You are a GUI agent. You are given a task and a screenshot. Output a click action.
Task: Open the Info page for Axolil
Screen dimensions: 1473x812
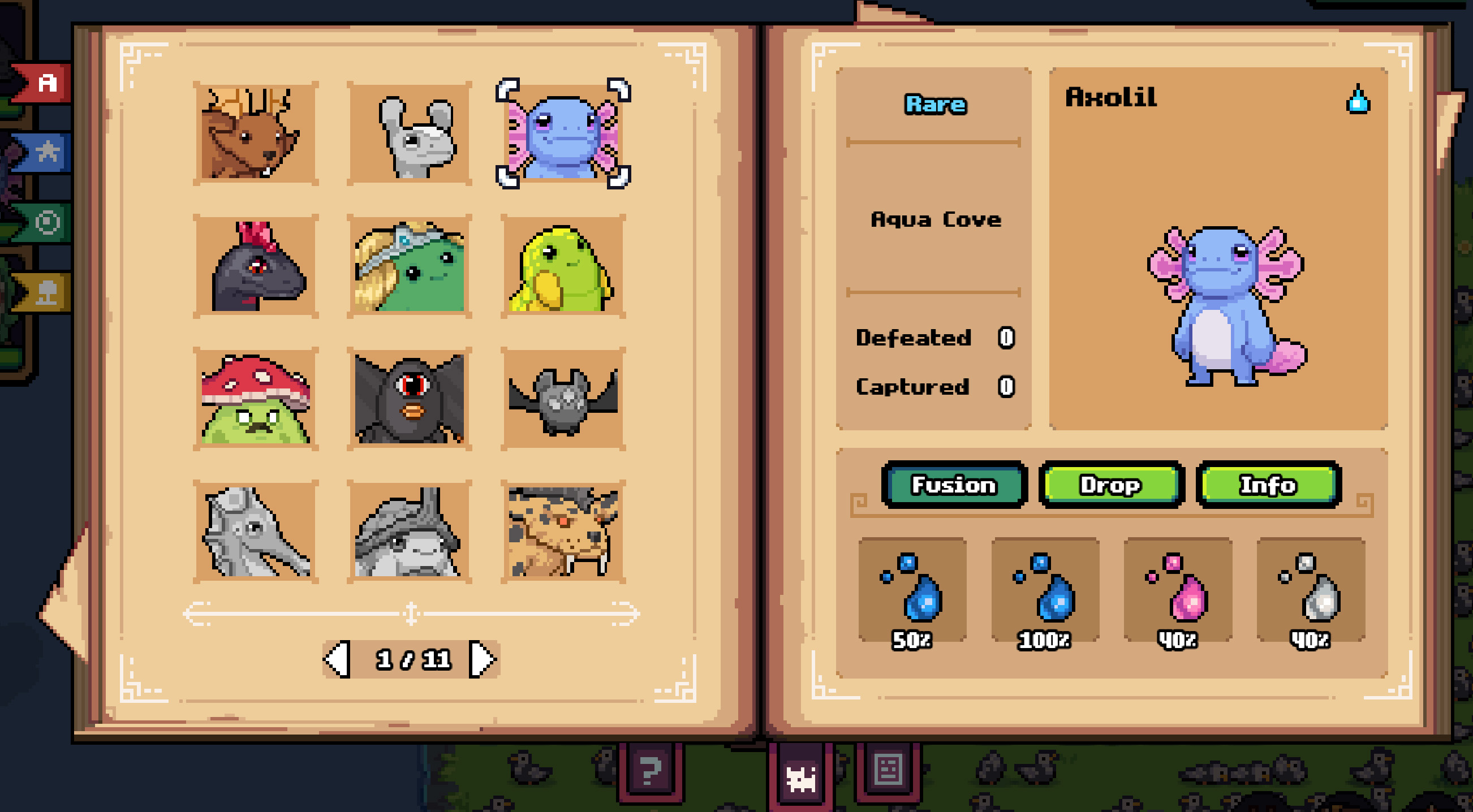tap(1268, 485)
